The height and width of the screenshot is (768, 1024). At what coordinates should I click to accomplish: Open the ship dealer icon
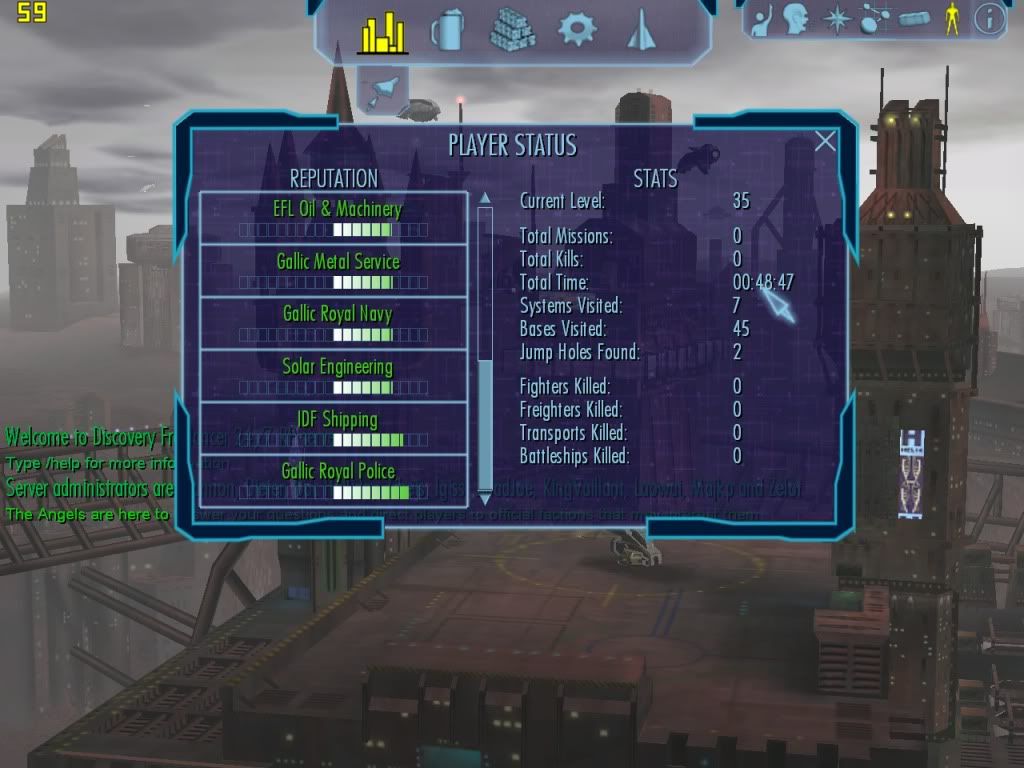(x=640, y=32)
